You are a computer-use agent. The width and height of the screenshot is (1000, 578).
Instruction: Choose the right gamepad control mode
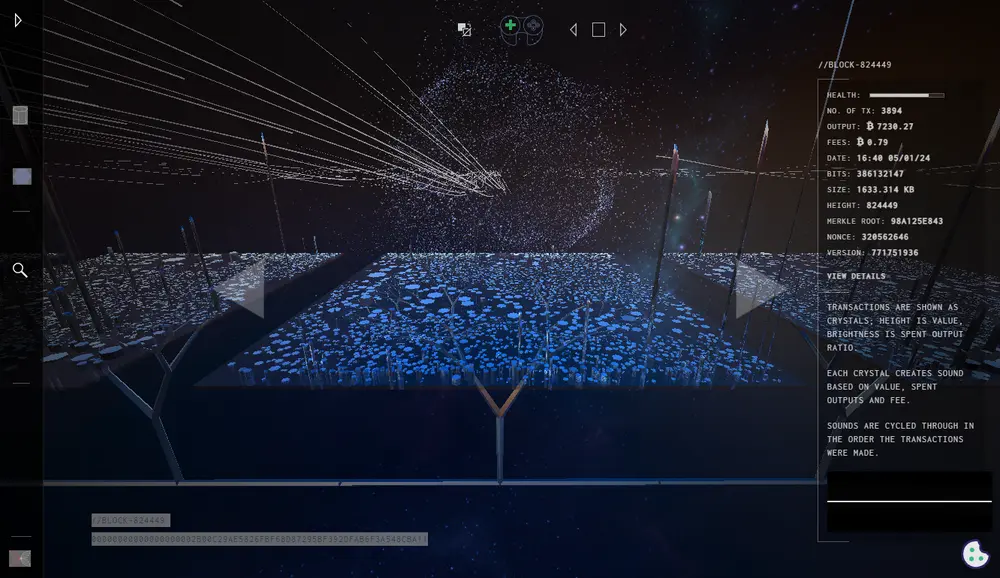534,26
